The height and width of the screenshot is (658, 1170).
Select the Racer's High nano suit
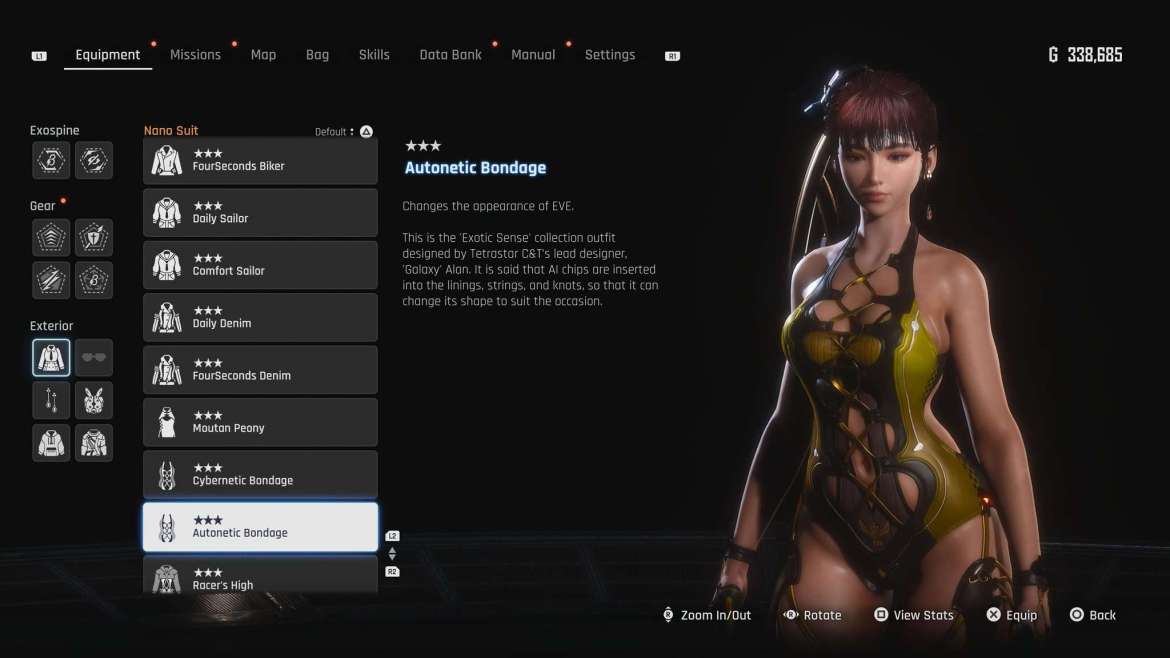(x=260, y=577)
